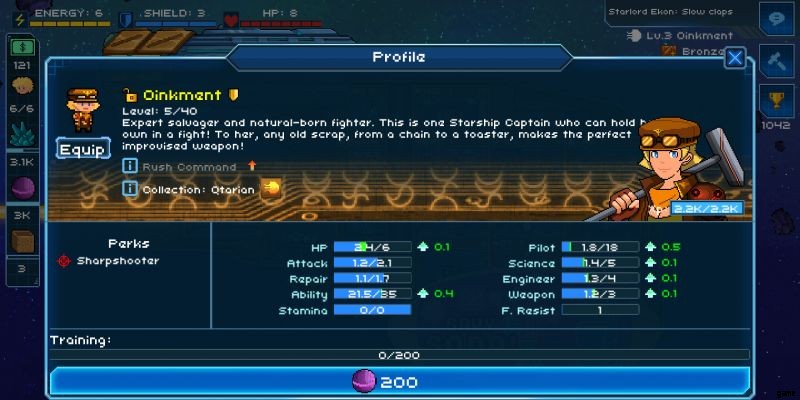Close the Profile window

pos(735,58)
